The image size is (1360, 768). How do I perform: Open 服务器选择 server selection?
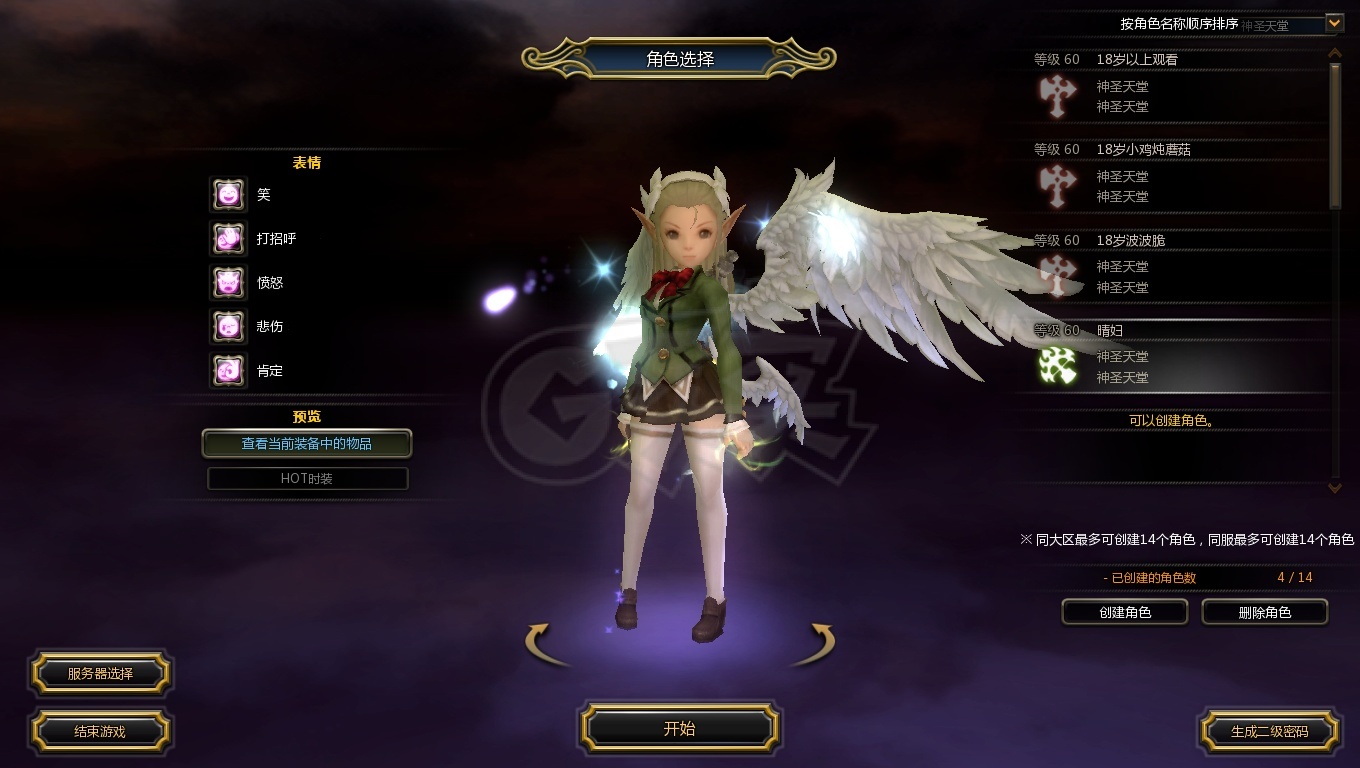100,673
